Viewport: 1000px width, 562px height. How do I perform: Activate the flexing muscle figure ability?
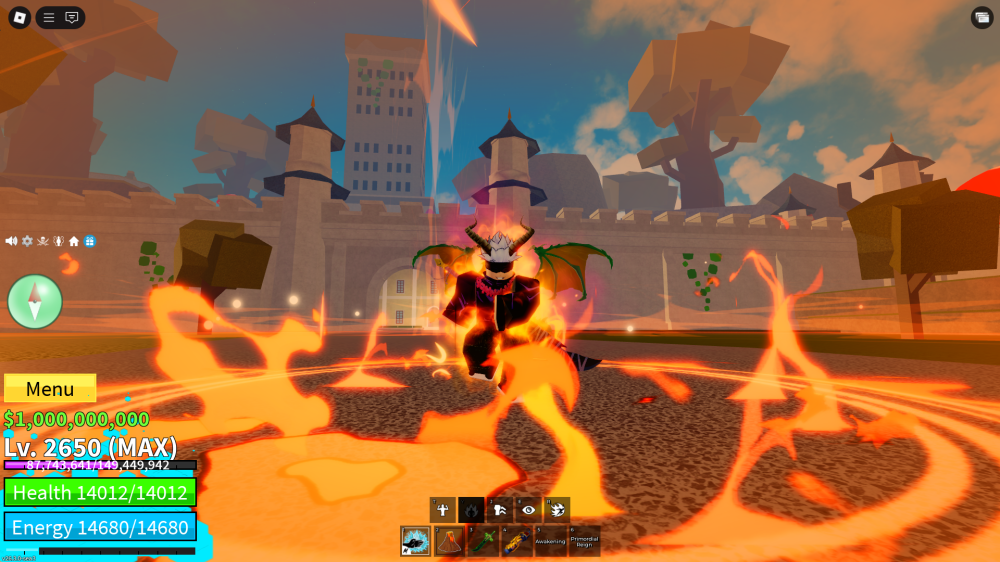click(x=442, y=510)
